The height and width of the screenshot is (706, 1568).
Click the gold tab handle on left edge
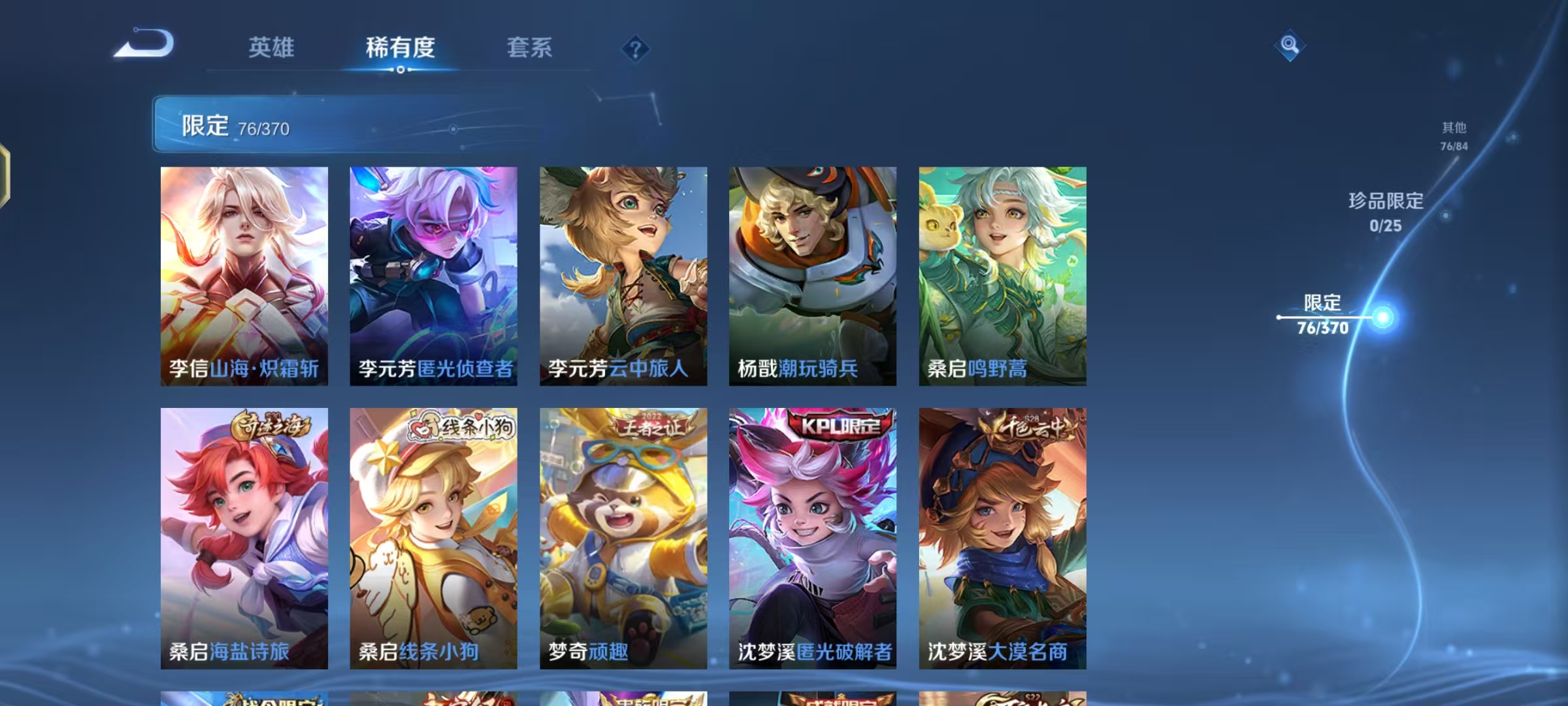tap(5, 175)
